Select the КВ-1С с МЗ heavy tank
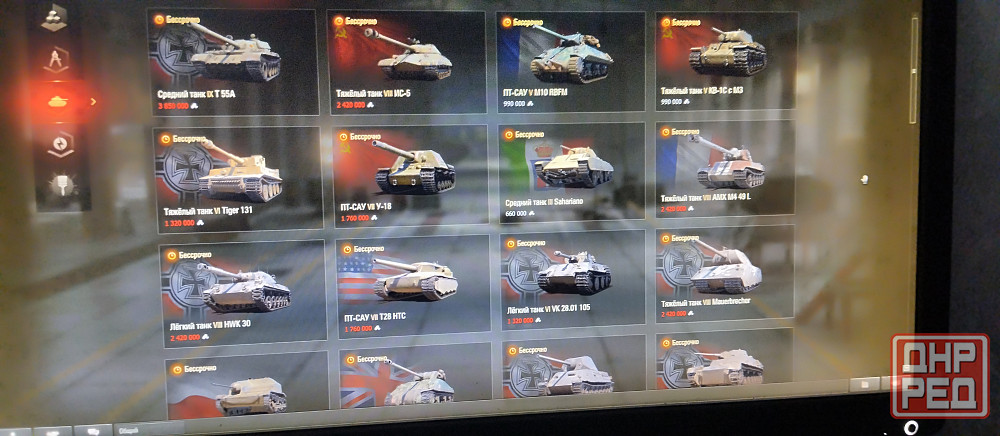1000x436 pixels. pyautogui.click(x=726, y=58)
